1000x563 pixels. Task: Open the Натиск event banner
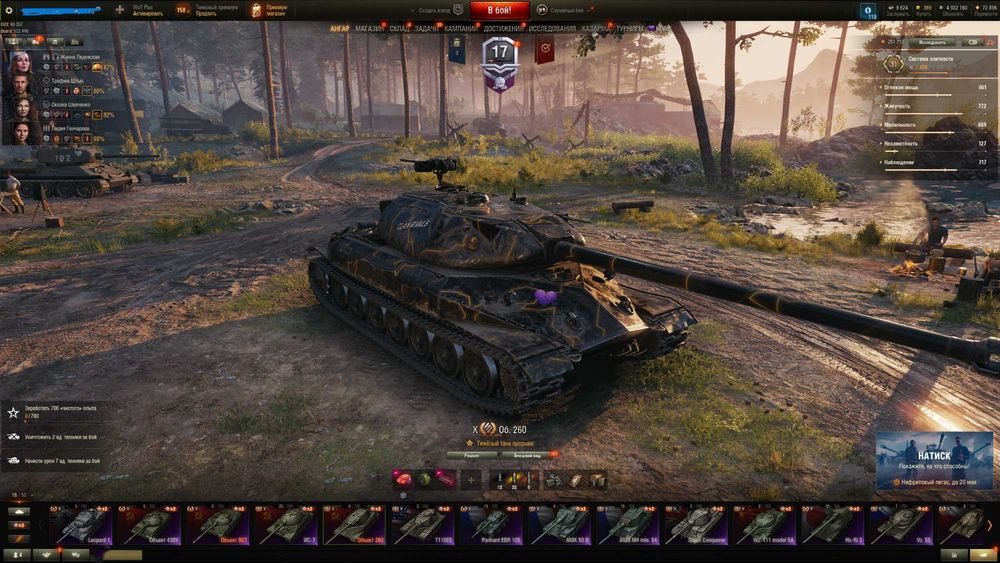click(936, 460)
